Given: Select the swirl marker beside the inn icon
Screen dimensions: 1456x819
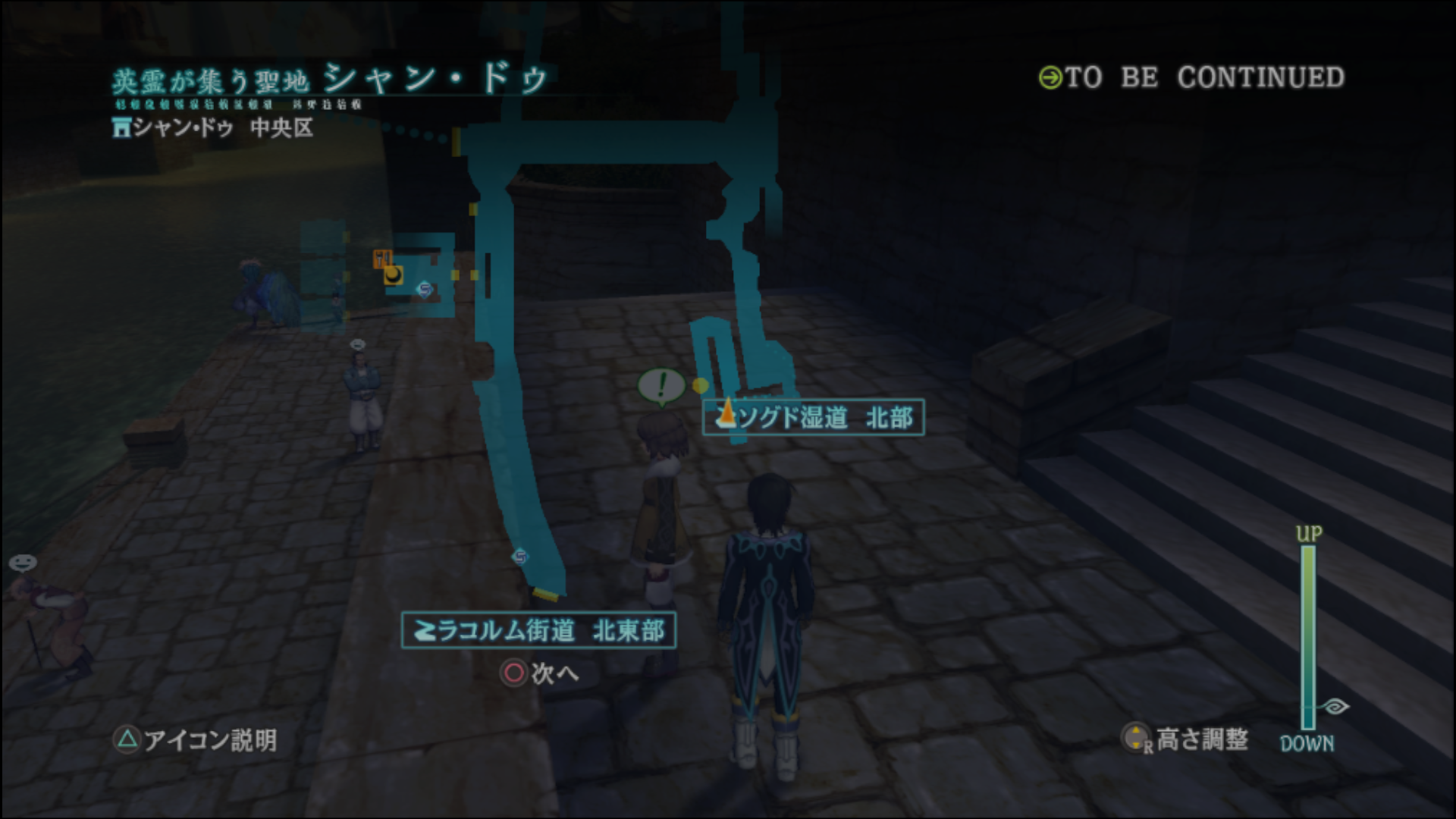Looking at the screenshot, I should 425,289.
